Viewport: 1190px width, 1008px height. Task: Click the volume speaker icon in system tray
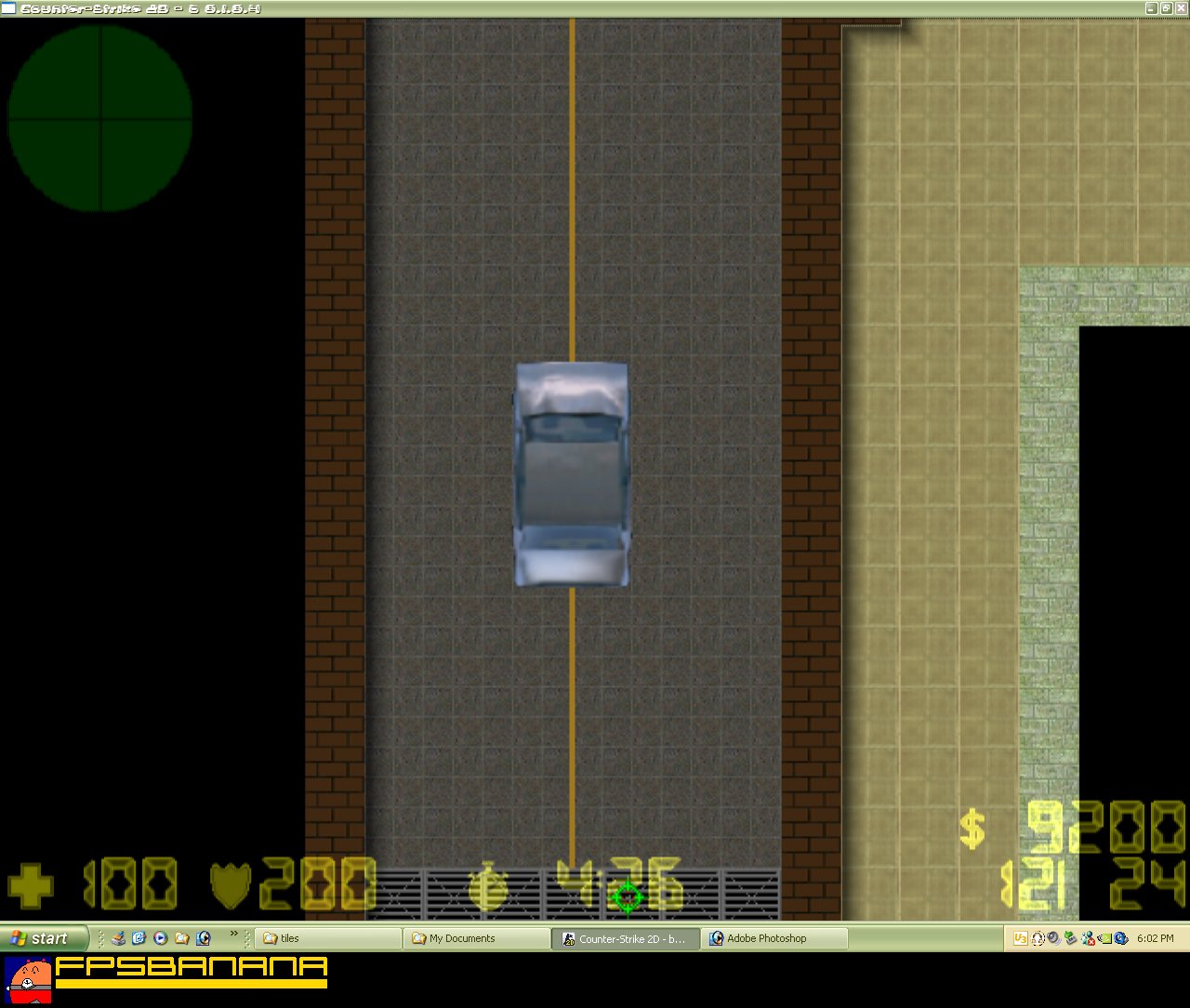(1053, 938)
